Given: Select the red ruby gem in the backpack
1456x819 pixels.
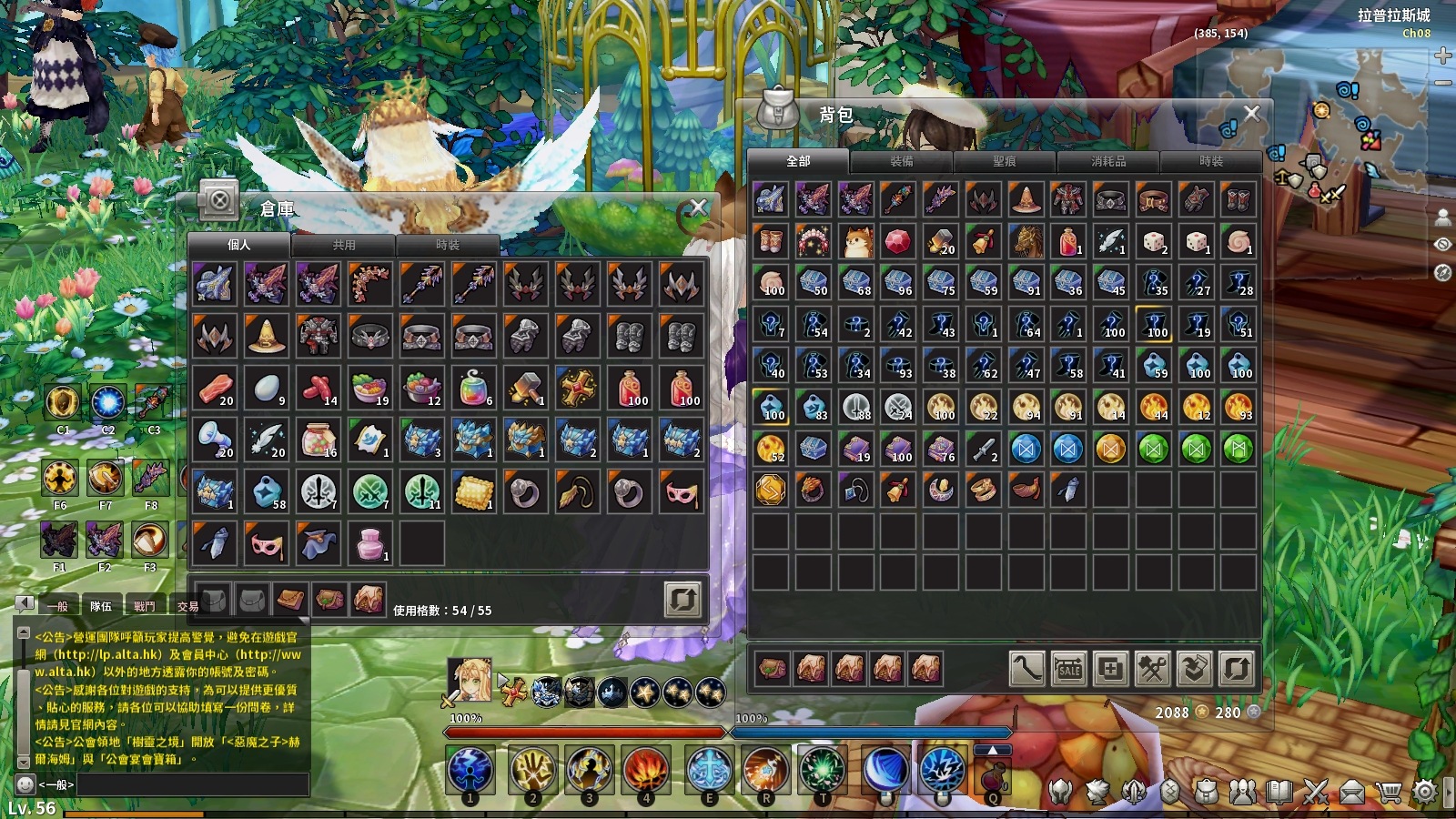Looking at the screenshot, I should 897,241.
